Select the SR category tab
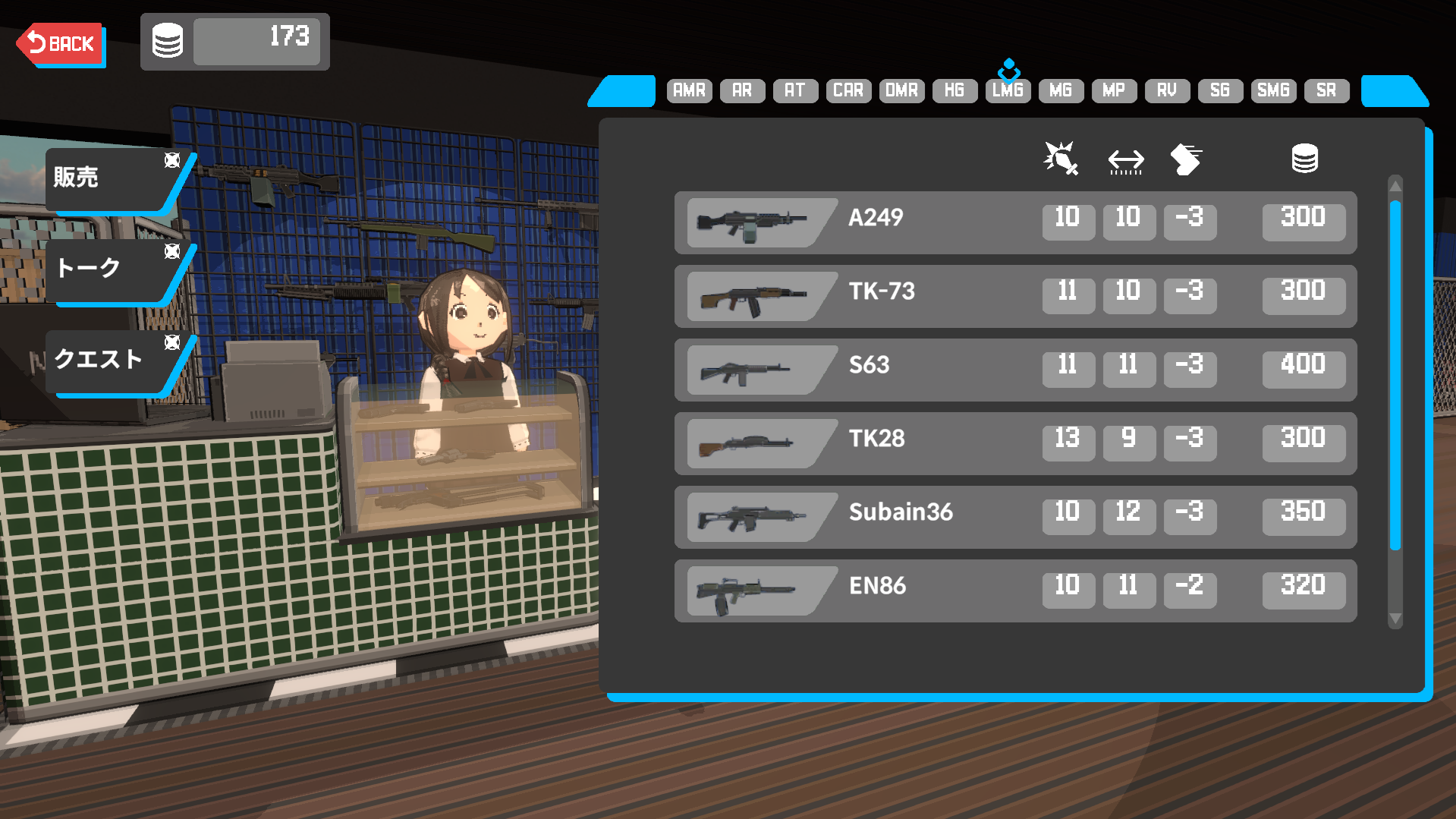 (x=1326, y=90)
